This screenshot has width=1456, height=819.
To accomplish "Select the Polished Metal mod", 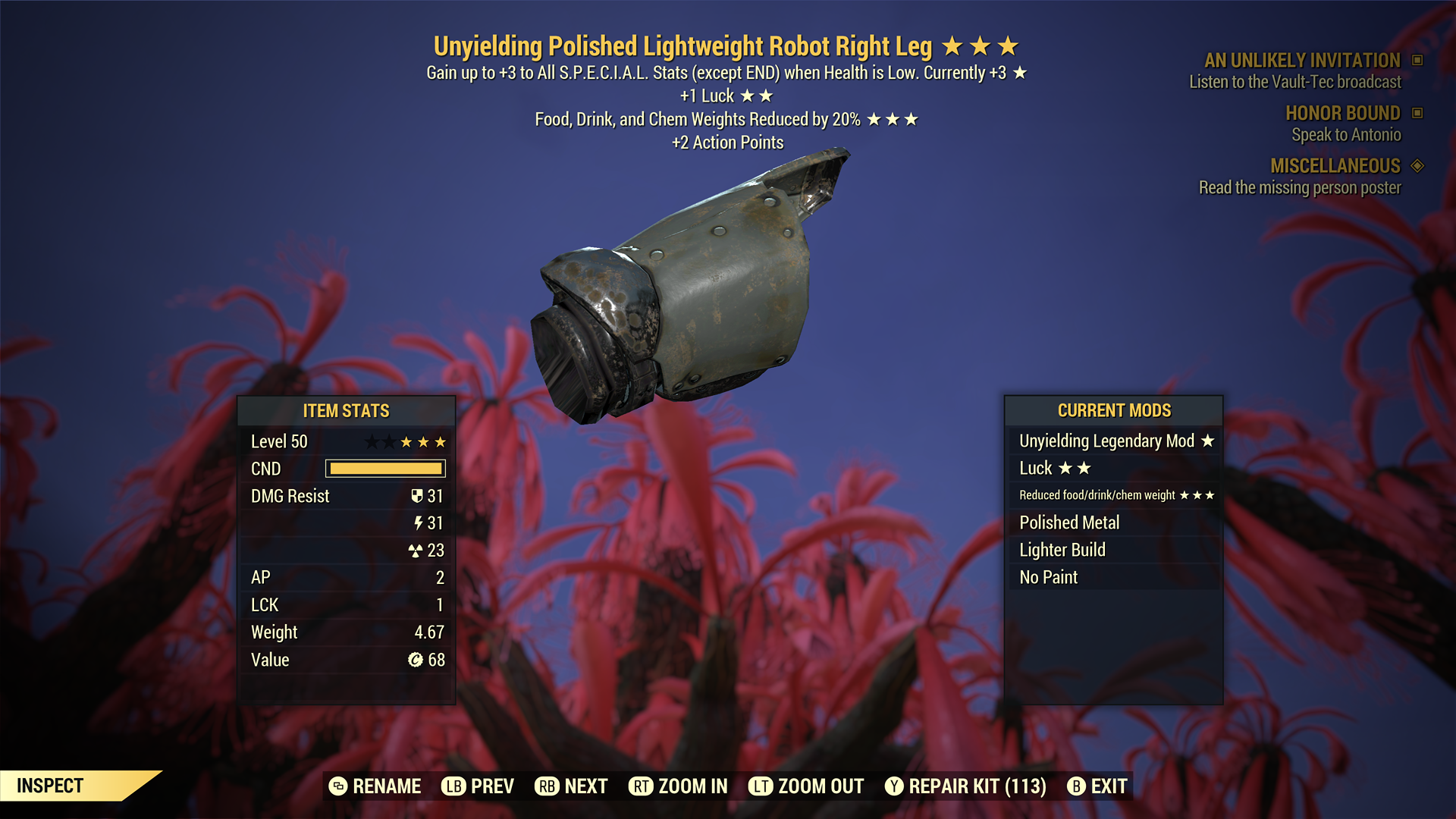I will pyautogui.click(x=1114, y=522).
